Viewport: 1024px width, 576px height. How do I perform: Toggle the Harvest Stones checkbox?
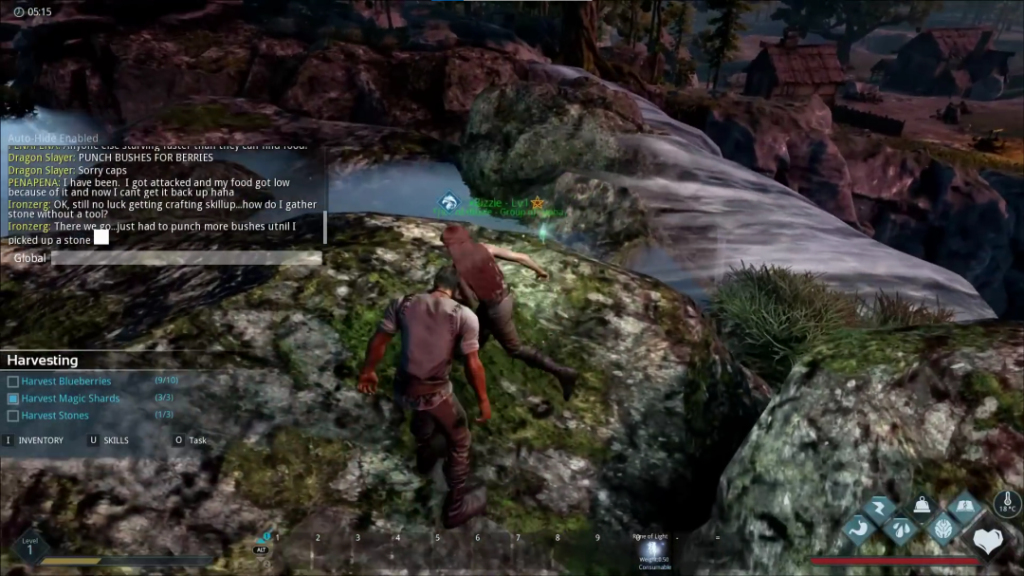tap(13, 415)
